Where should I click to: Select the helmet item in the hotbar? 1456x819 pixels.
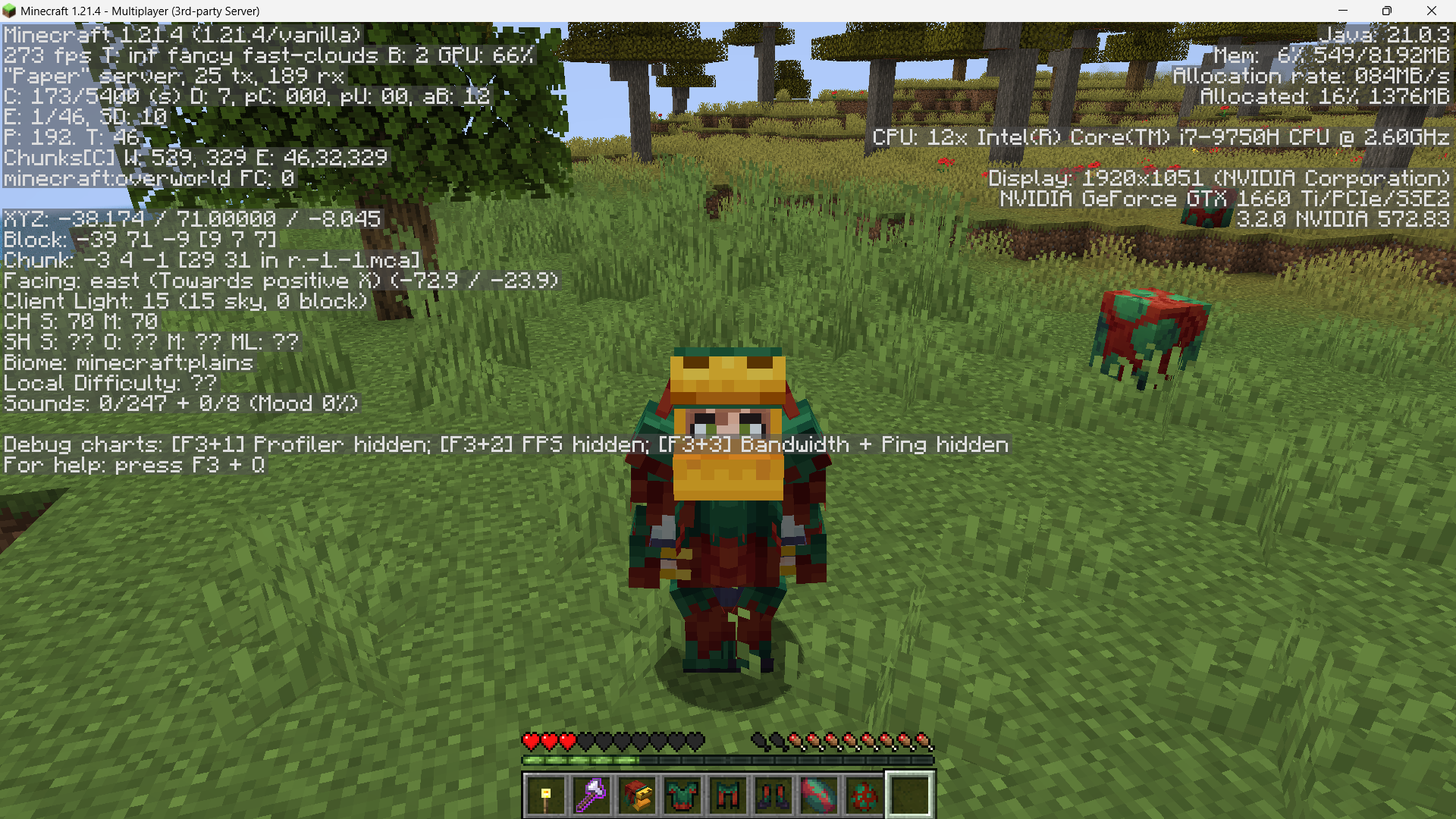[638, 794]
